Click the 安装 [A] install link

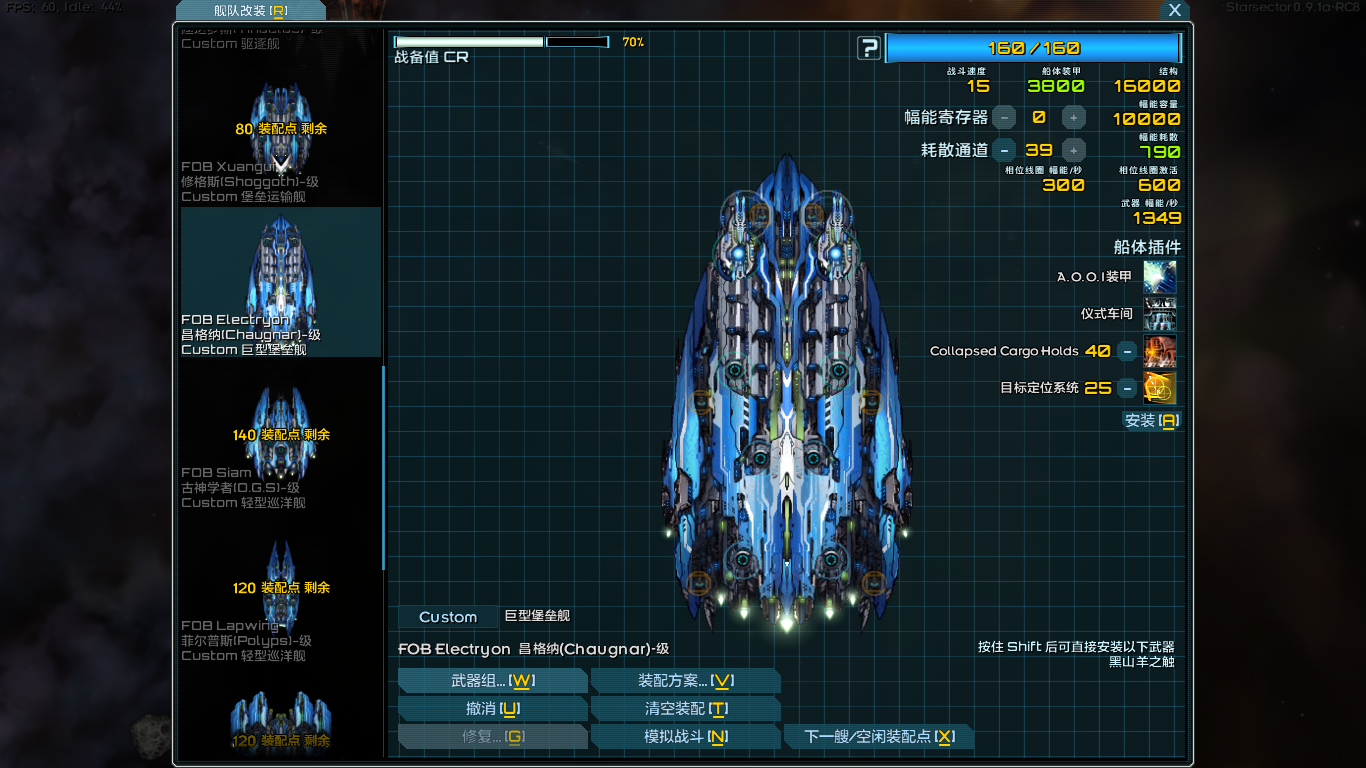(1149, 420)
